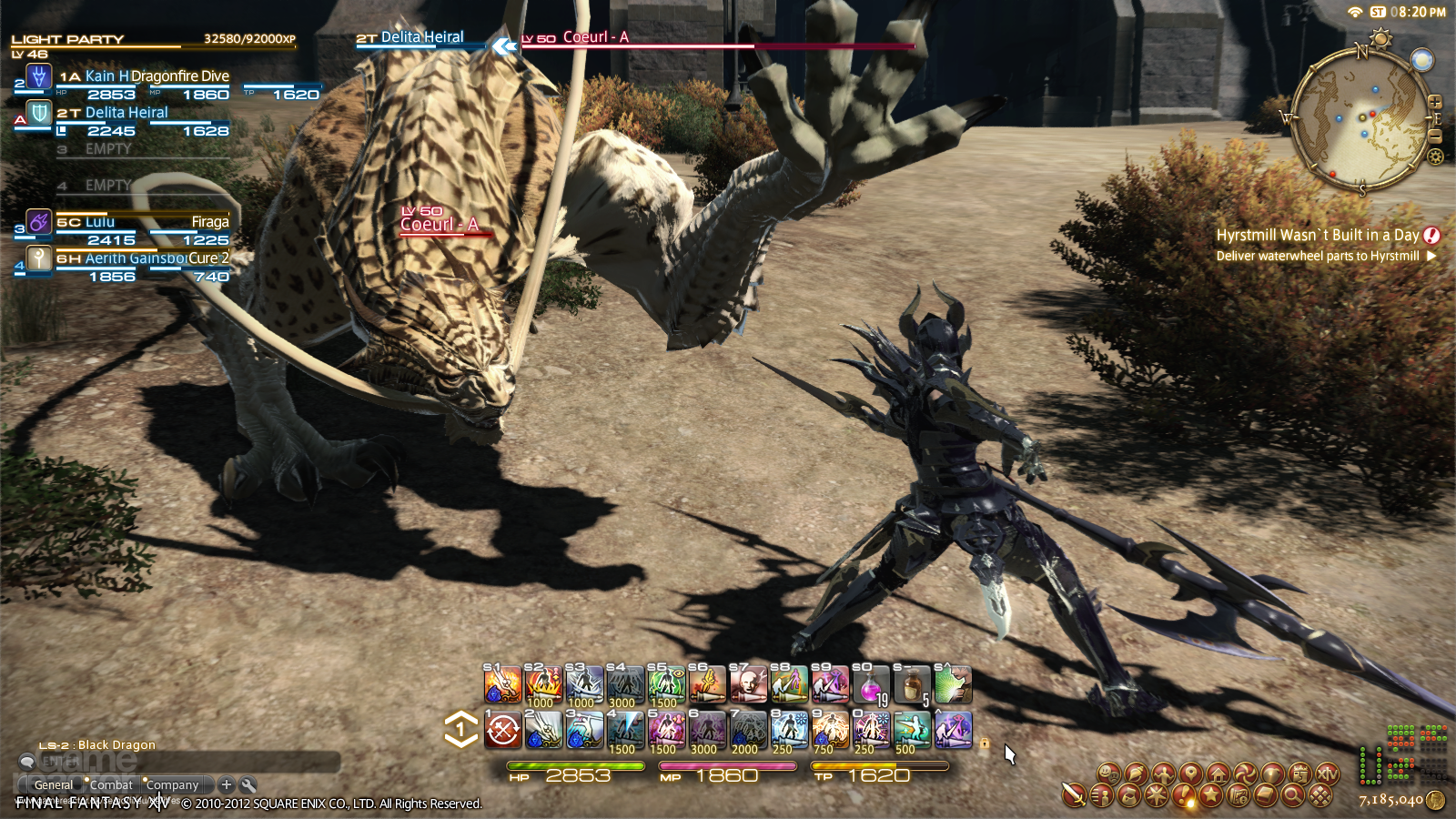Image resolution: width=1456 pixels, height=819 pixels.
Task: Open the Hyrstmill Wasn't Built in a Day quest
Action: (x=1317, y=235)
